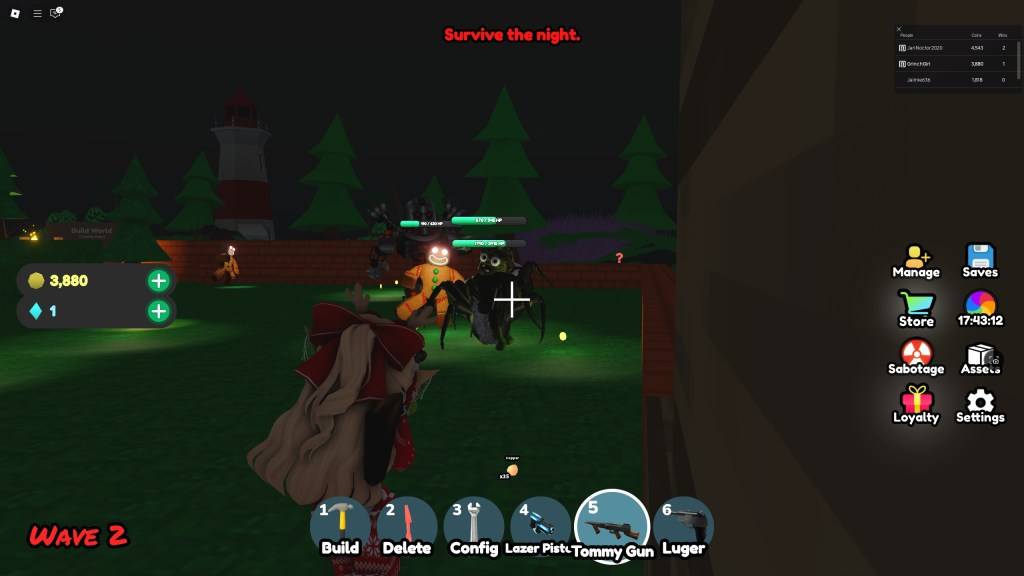1024x576 pixels.
Task: Open the Roblox chat notifications icon
Action: [x=56, y=13]
